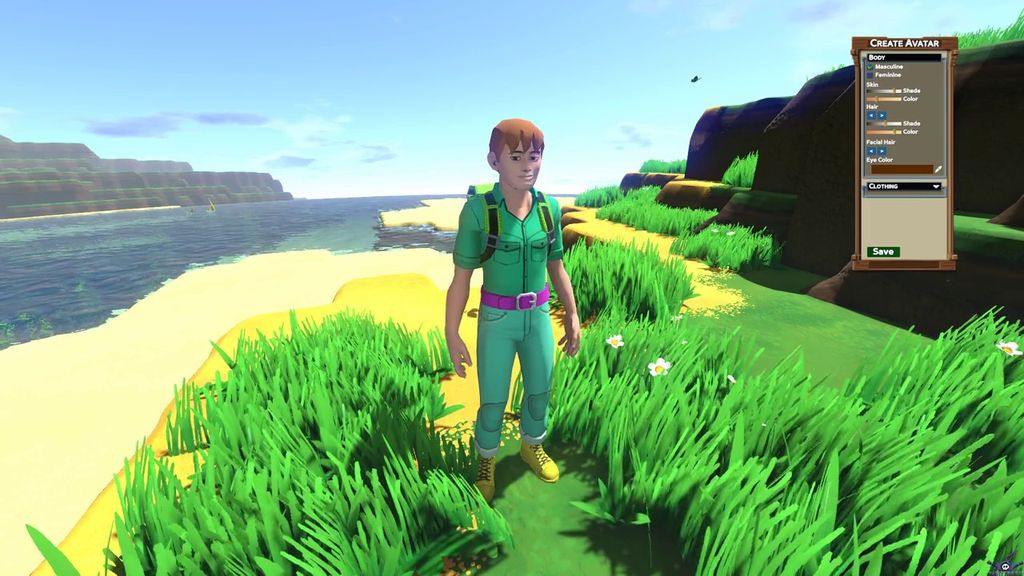Open the Eye Color swatch
This screenshot has height=576, width=1024.
[x=900, y=169]
